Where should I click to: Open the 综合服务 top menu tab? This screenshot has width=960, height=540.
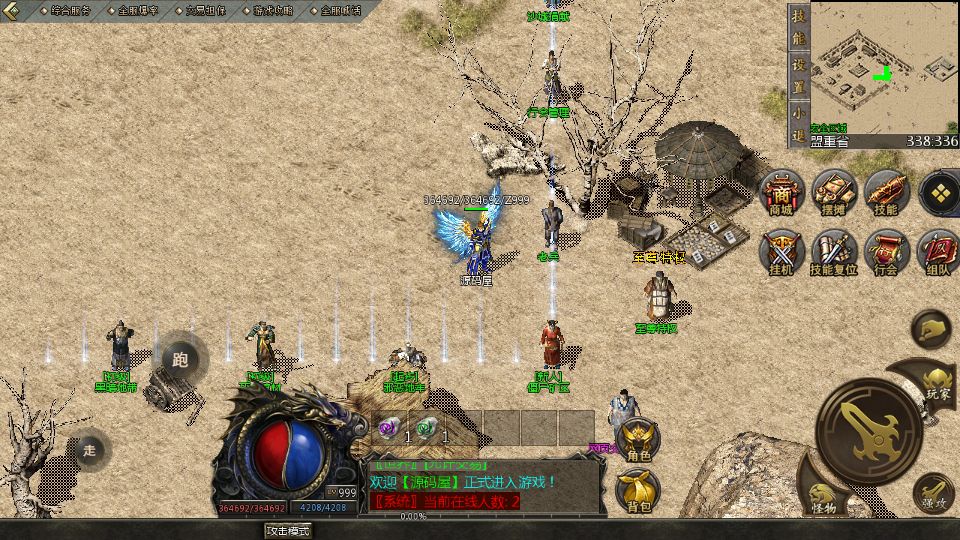click(x=69, y=10)
